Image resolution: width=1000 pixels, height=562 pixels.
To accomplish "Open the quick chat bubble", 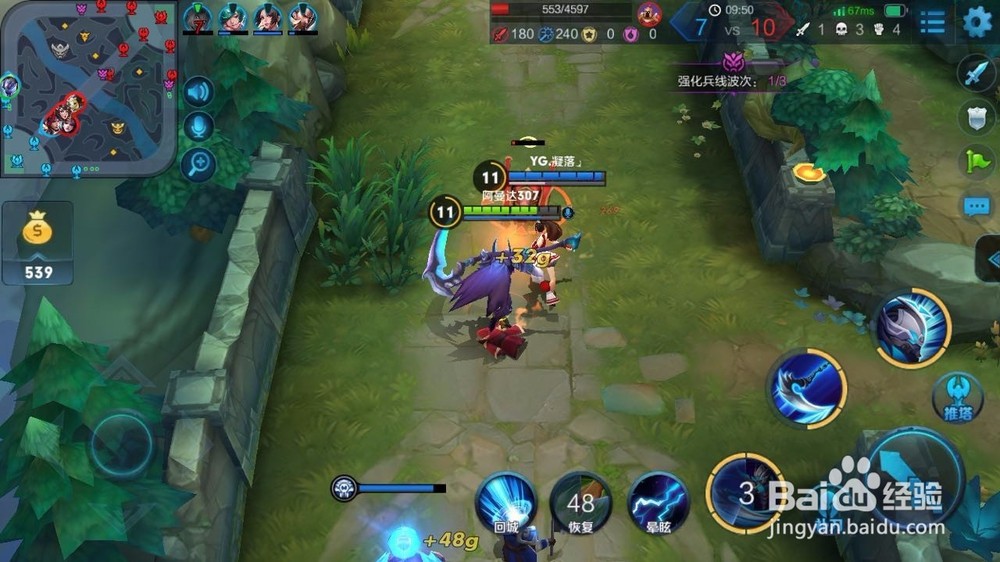I will tap(976, 206).
